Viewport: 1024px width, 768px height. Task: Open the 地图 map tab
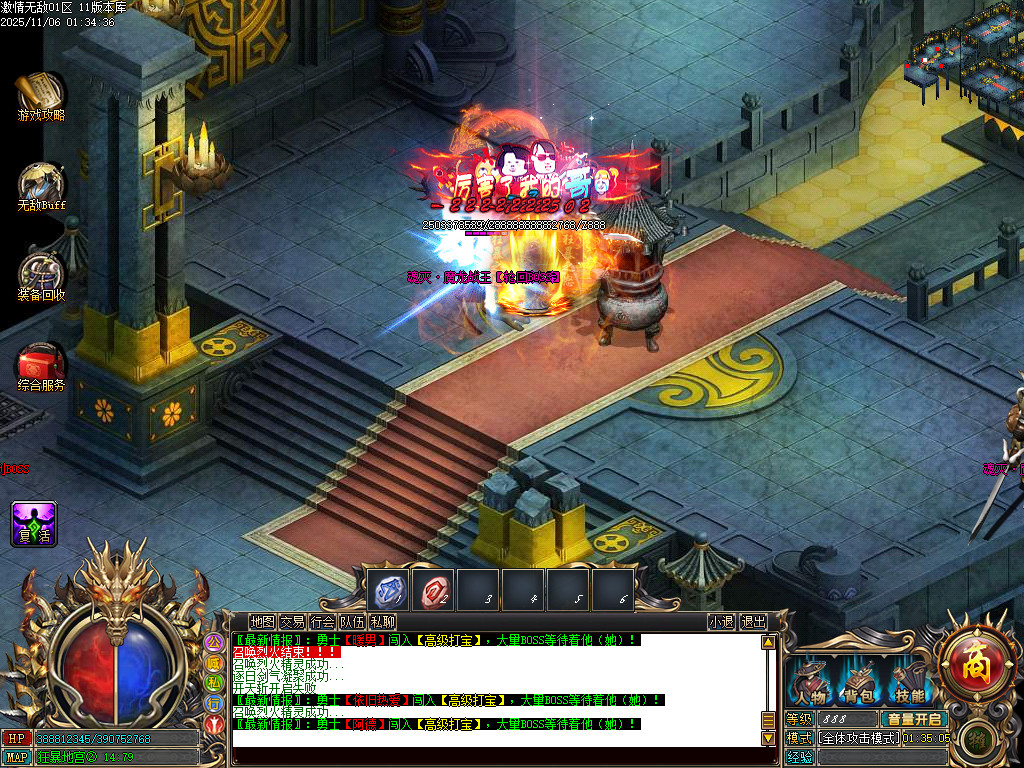click(262, 621)
